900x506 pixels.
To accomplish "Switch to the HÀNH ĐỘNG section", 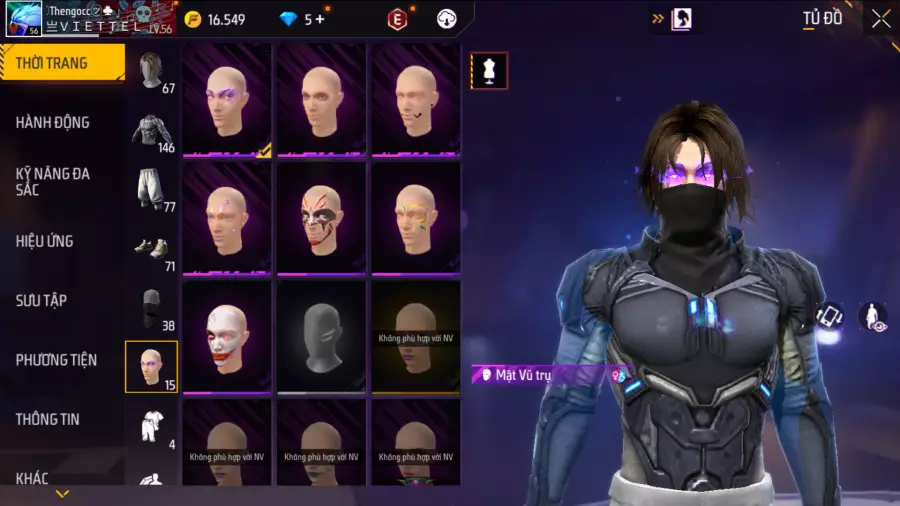I will point(53,122).
